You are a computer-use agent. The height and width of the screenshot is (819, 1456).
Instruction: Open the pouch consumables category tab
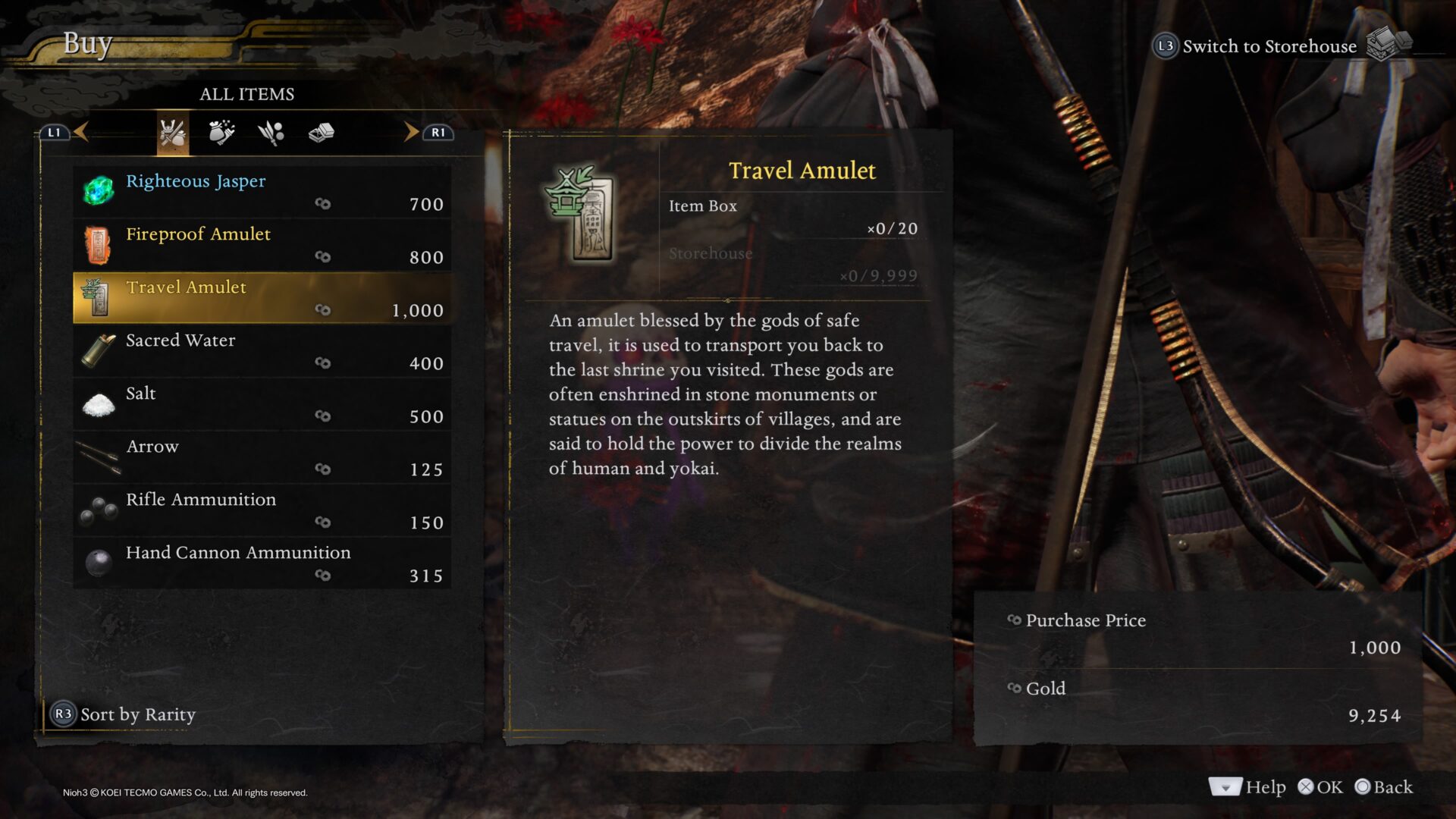click(x=221, y=133)
